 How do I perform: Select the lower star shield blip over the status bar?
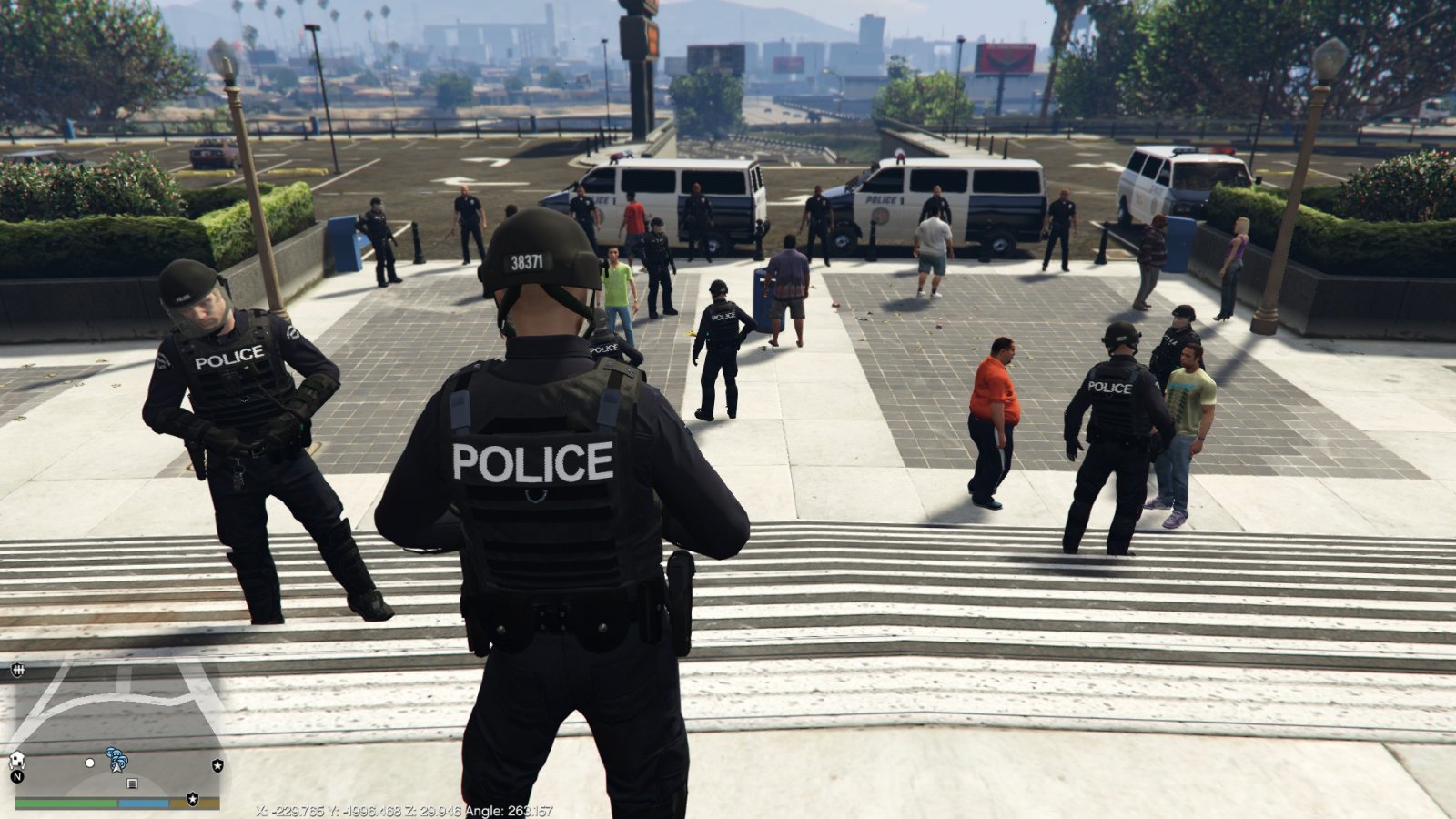tap(193, 798)
